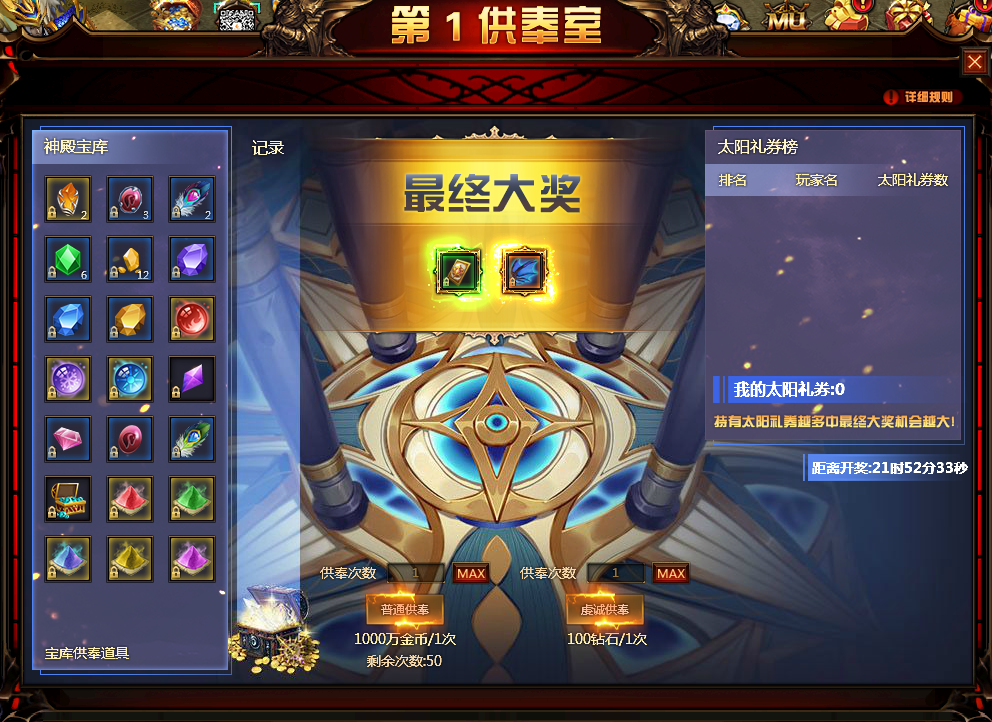Open the 记录 records tab
Viewport: 992px width, 722px height.
(x=268, y=148)
